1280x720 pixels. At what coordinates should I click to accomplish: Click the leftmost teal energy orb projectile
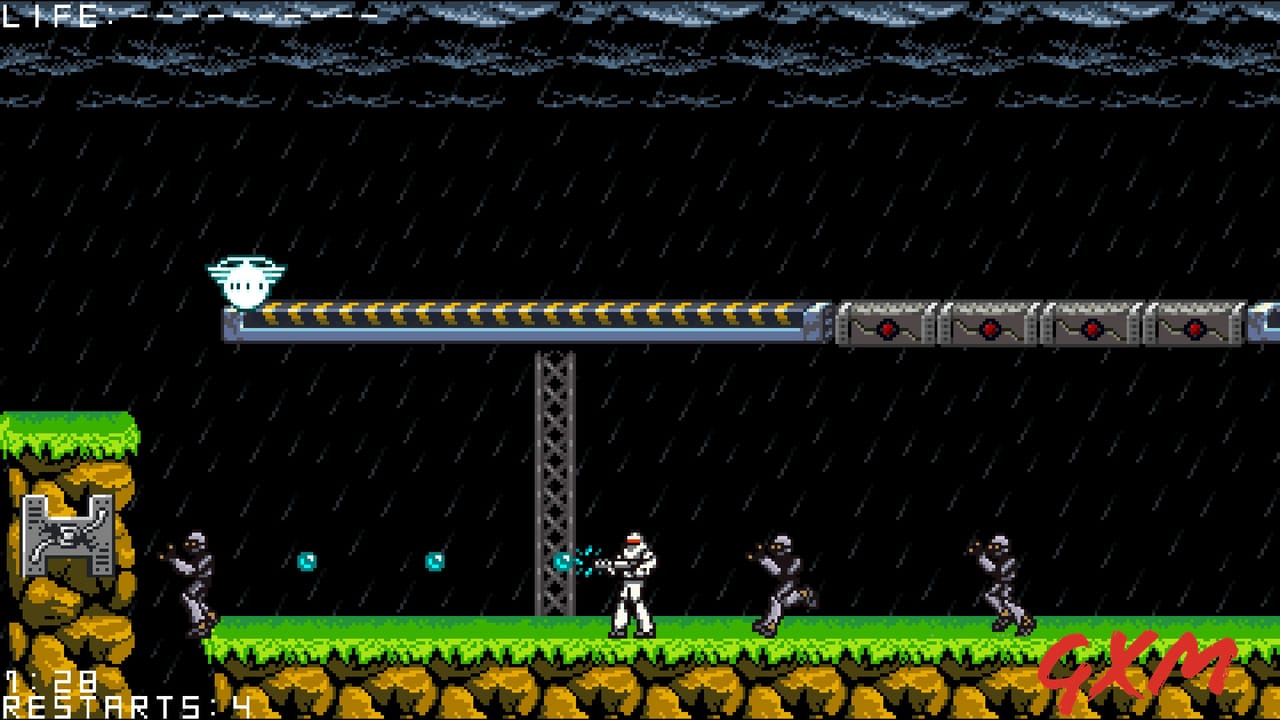coord(308,560)
